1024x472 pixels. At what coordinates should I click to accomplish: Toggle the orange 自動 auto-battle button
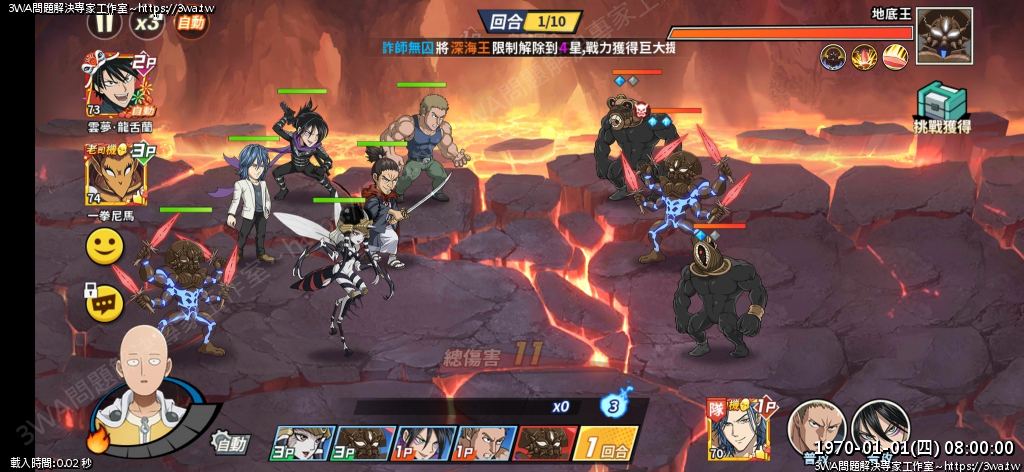coord(191,21)
